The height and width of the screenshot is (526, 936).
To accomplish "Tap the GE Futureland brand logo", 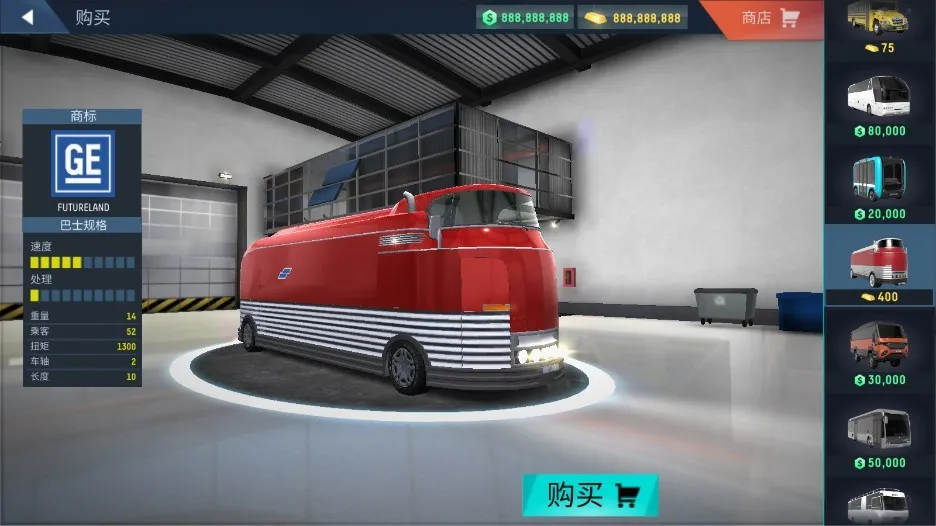I will (x=83, y=163).
